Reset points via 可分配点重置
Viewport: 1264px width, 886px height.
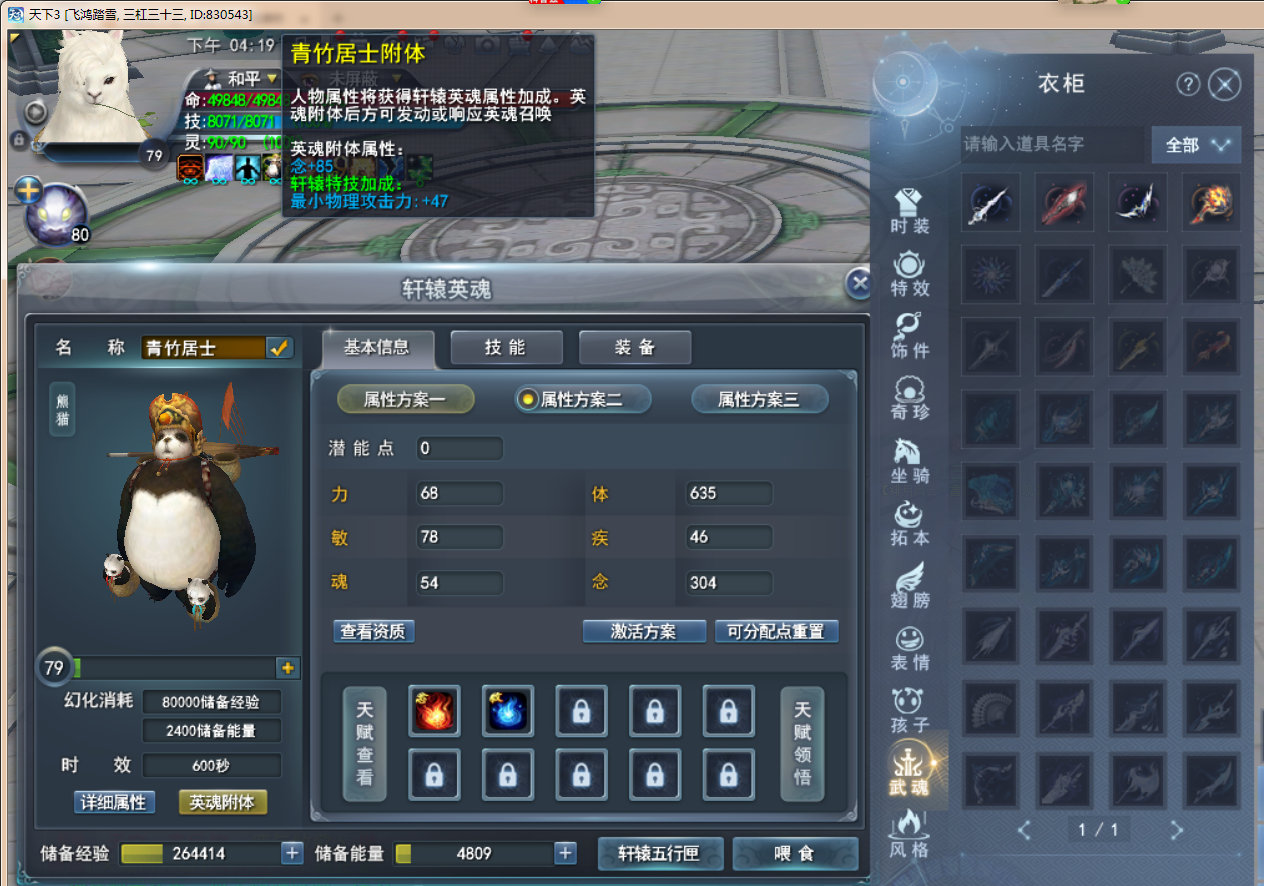(776, 631)
